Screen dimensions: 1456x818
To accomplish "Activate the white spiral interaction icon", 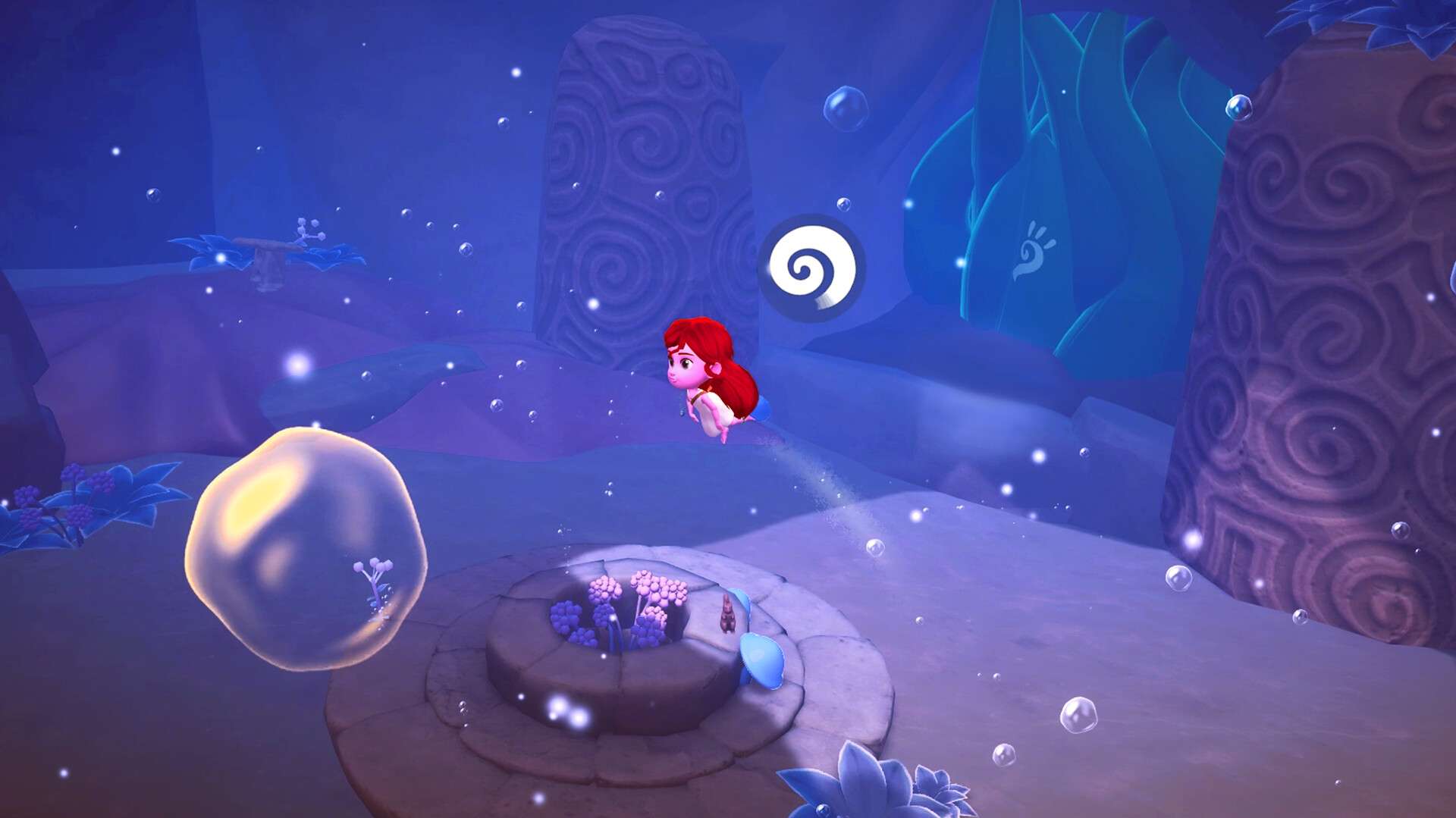I will [x=811, y=268].
